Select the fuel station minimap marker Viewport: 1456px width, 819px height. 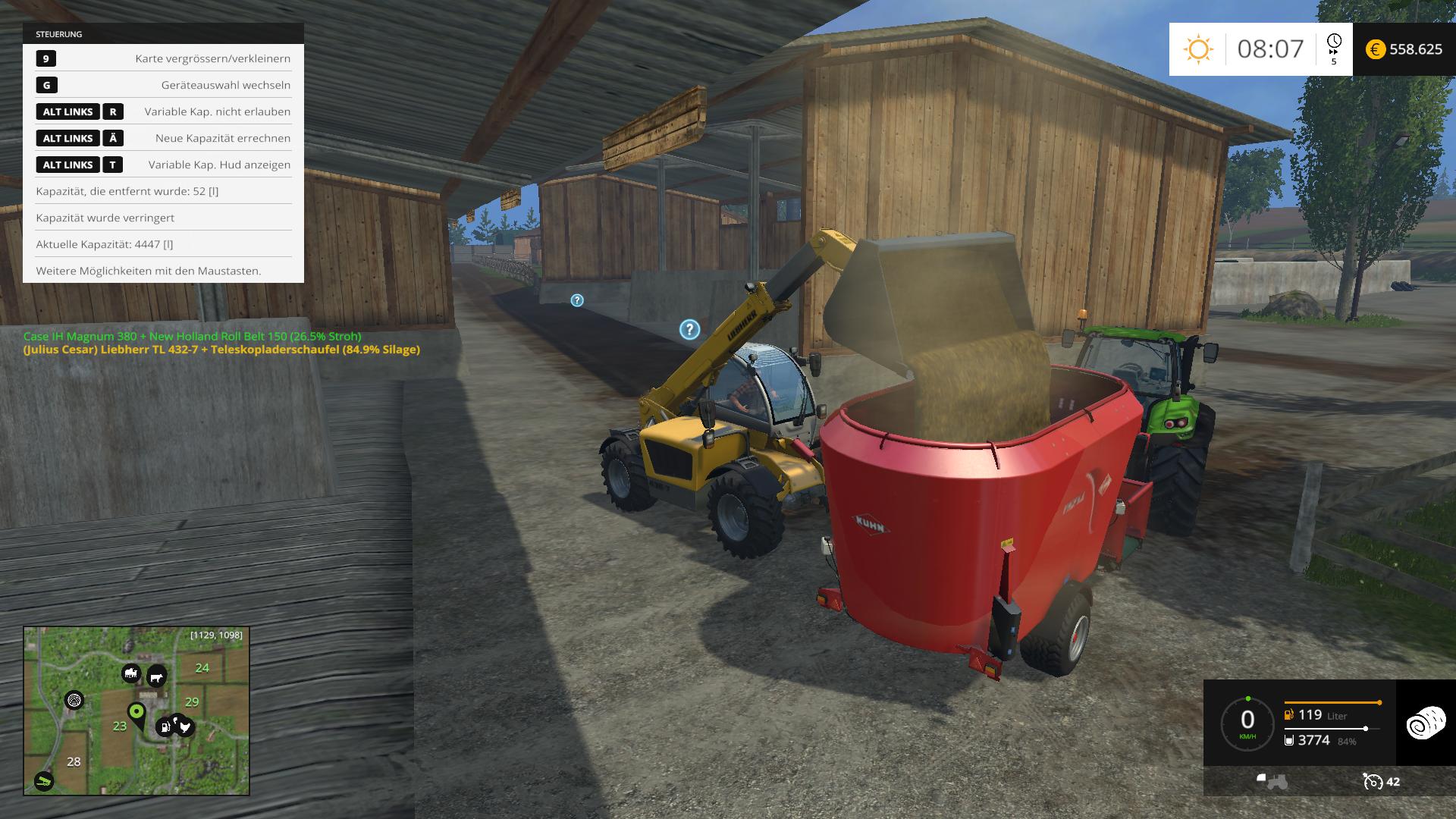(x=165, y=728)
